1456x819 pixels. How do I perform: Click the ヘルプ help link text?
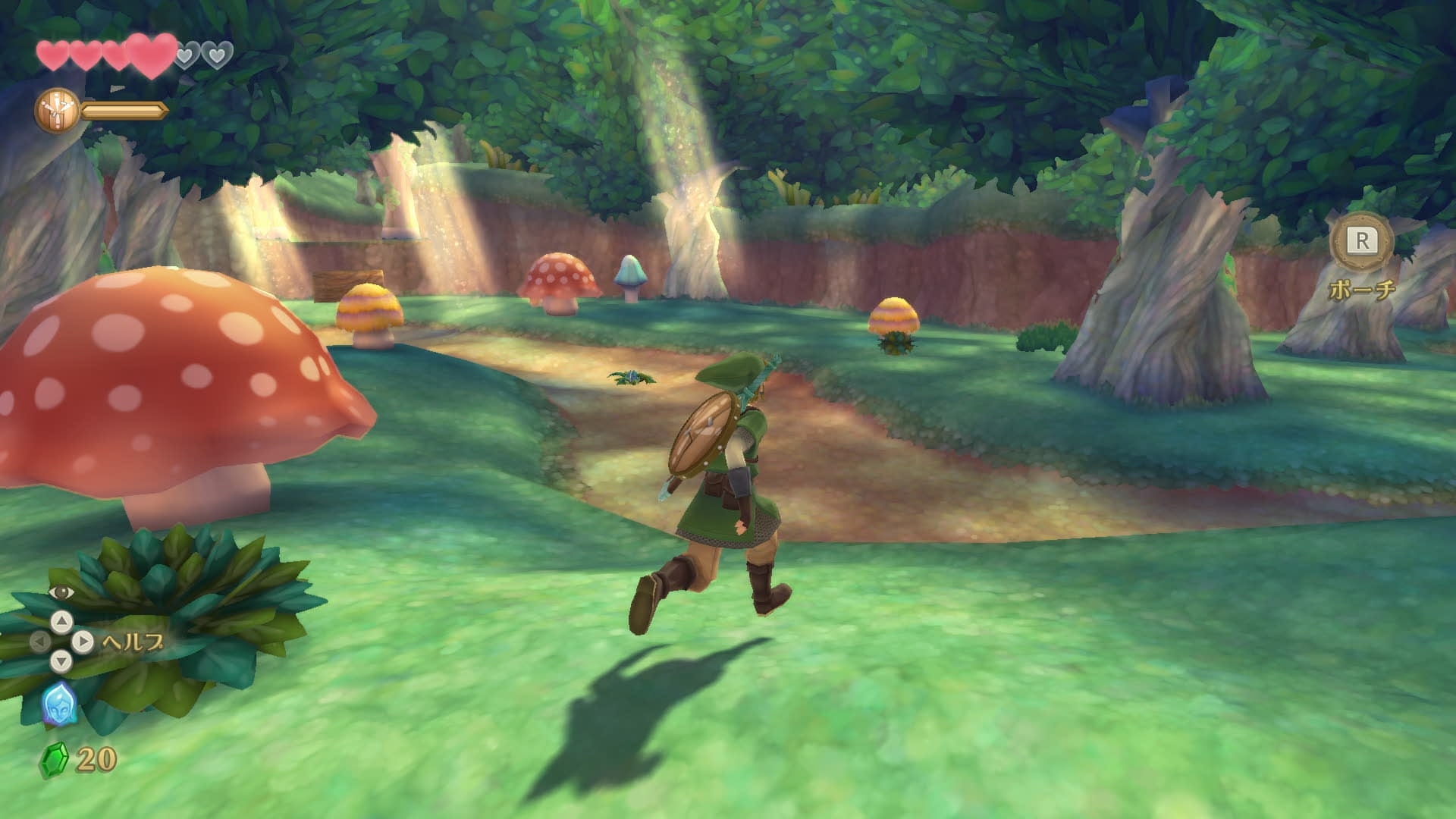click(130, 642)
